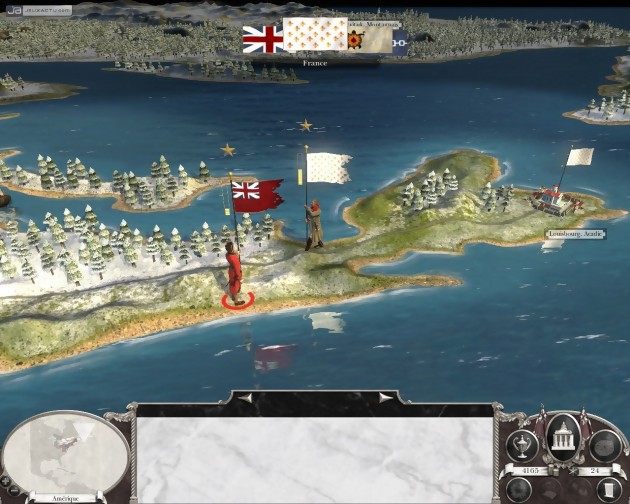Click the right arrow on the panel header

385,398
